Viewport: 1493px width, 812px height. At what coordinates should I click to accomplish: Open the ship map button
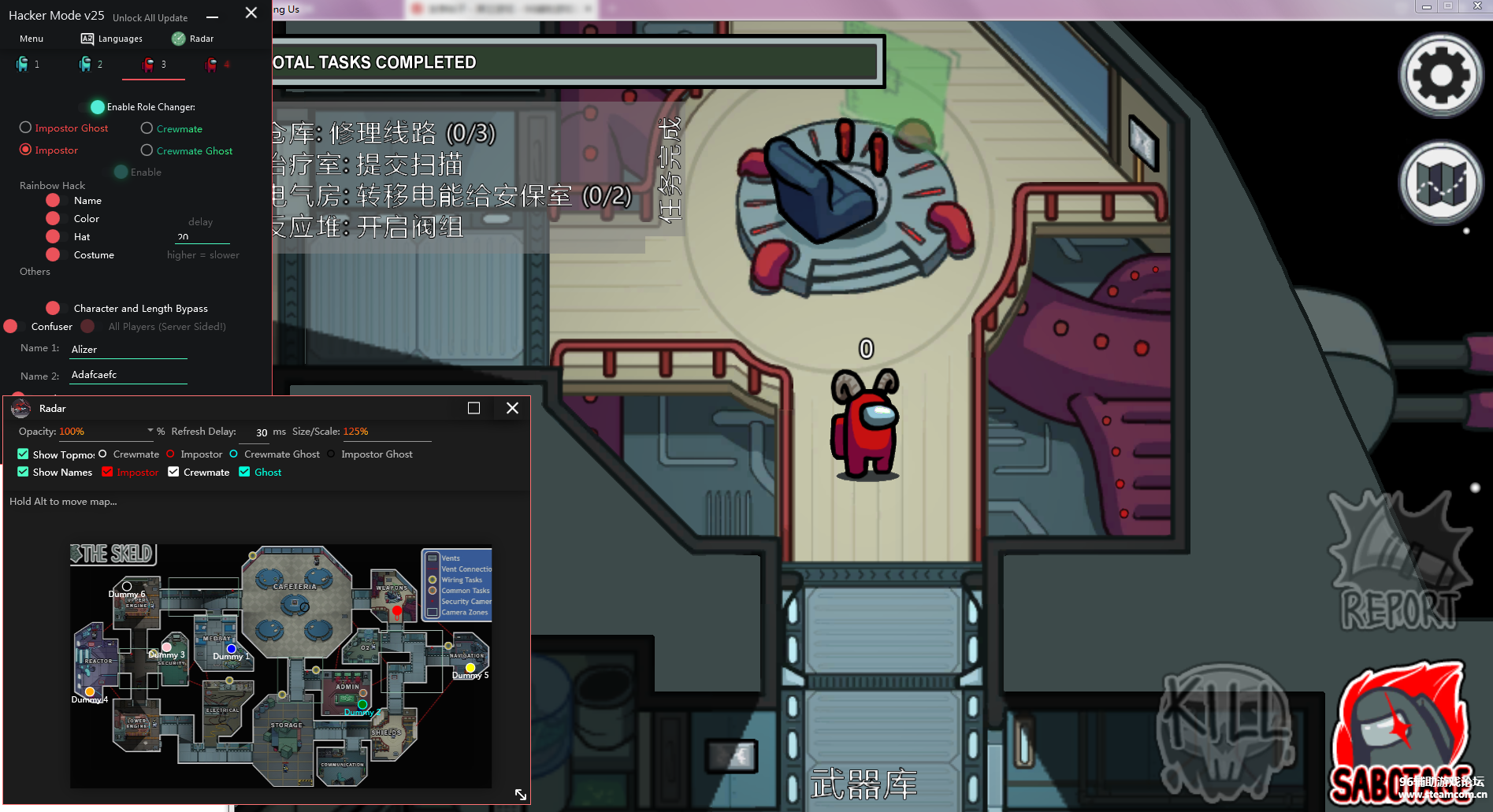coord(1440,183)
